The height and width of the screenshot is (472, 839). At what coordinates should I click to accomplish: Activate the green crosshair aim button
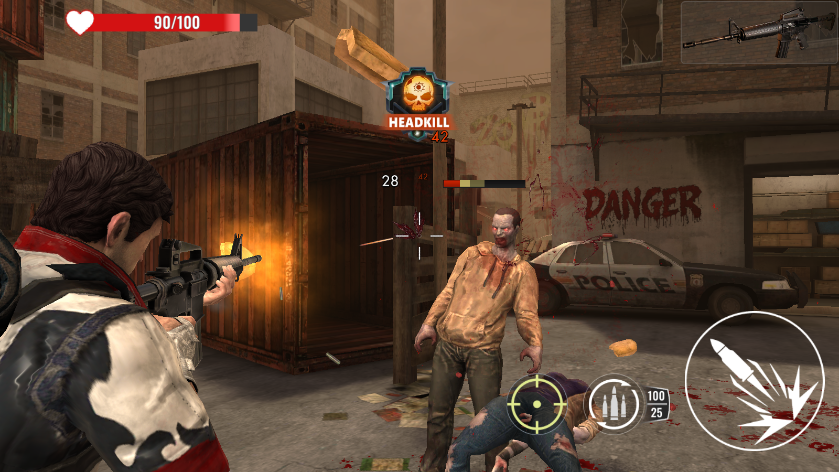(536, 403)
